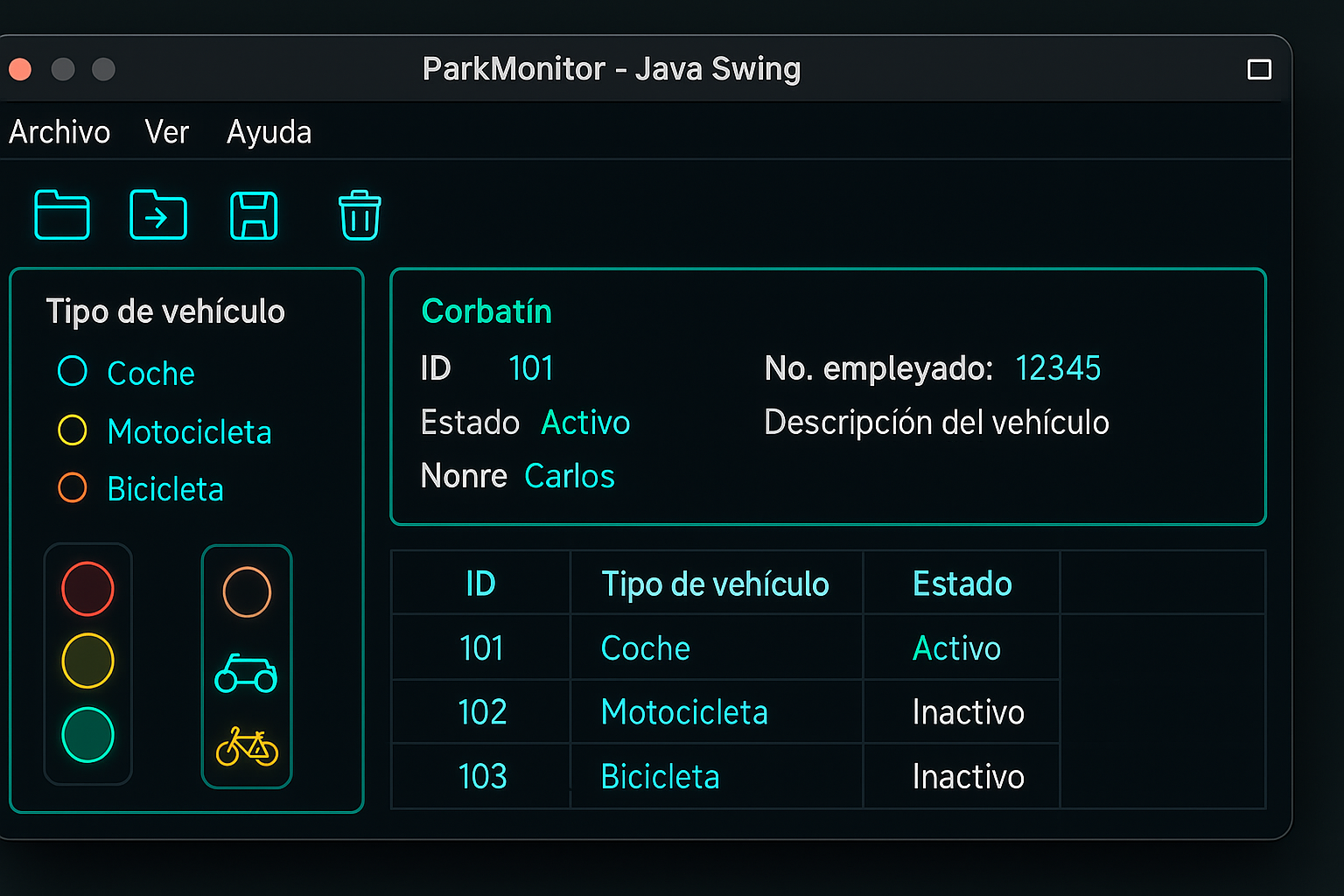This screenshot has width=1344, height=896.
Task: Save data using the floppy disk icon
Action: point(255,215)
